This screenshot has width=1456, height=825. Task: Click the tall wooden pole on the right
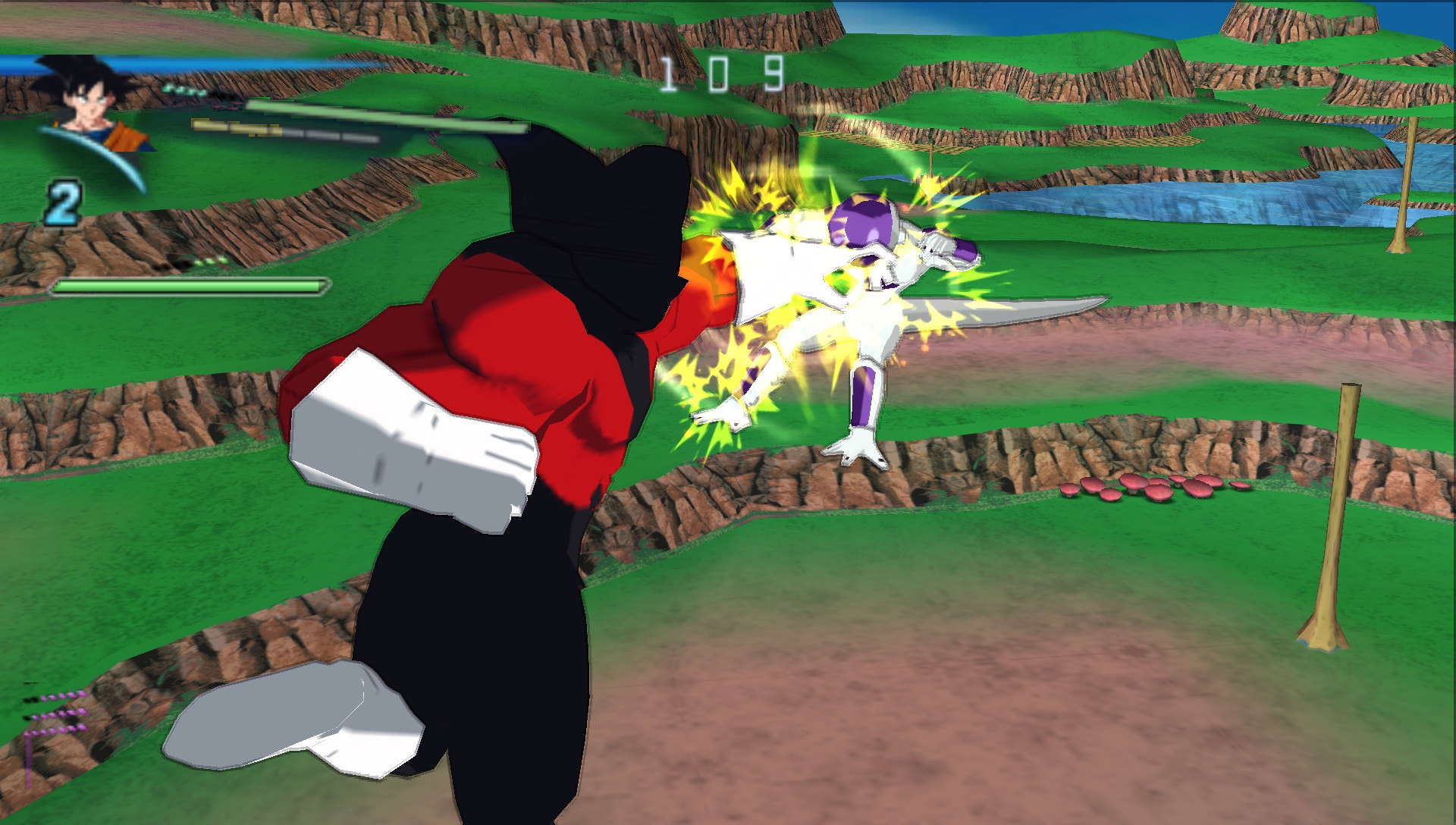point(1335,531)
